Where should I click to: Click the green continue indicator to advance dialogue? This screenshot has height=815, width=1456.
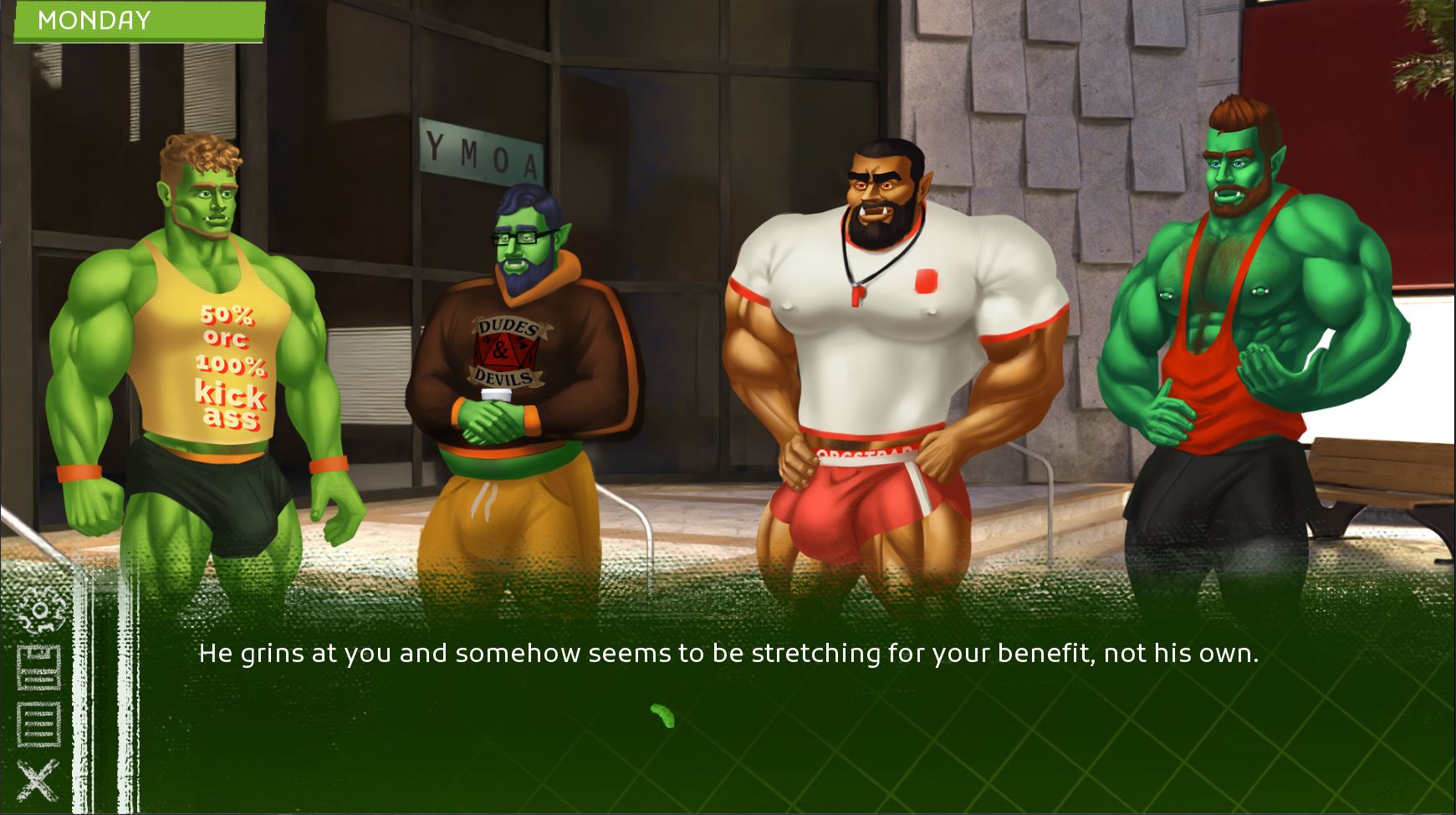(x=662, y=716)
